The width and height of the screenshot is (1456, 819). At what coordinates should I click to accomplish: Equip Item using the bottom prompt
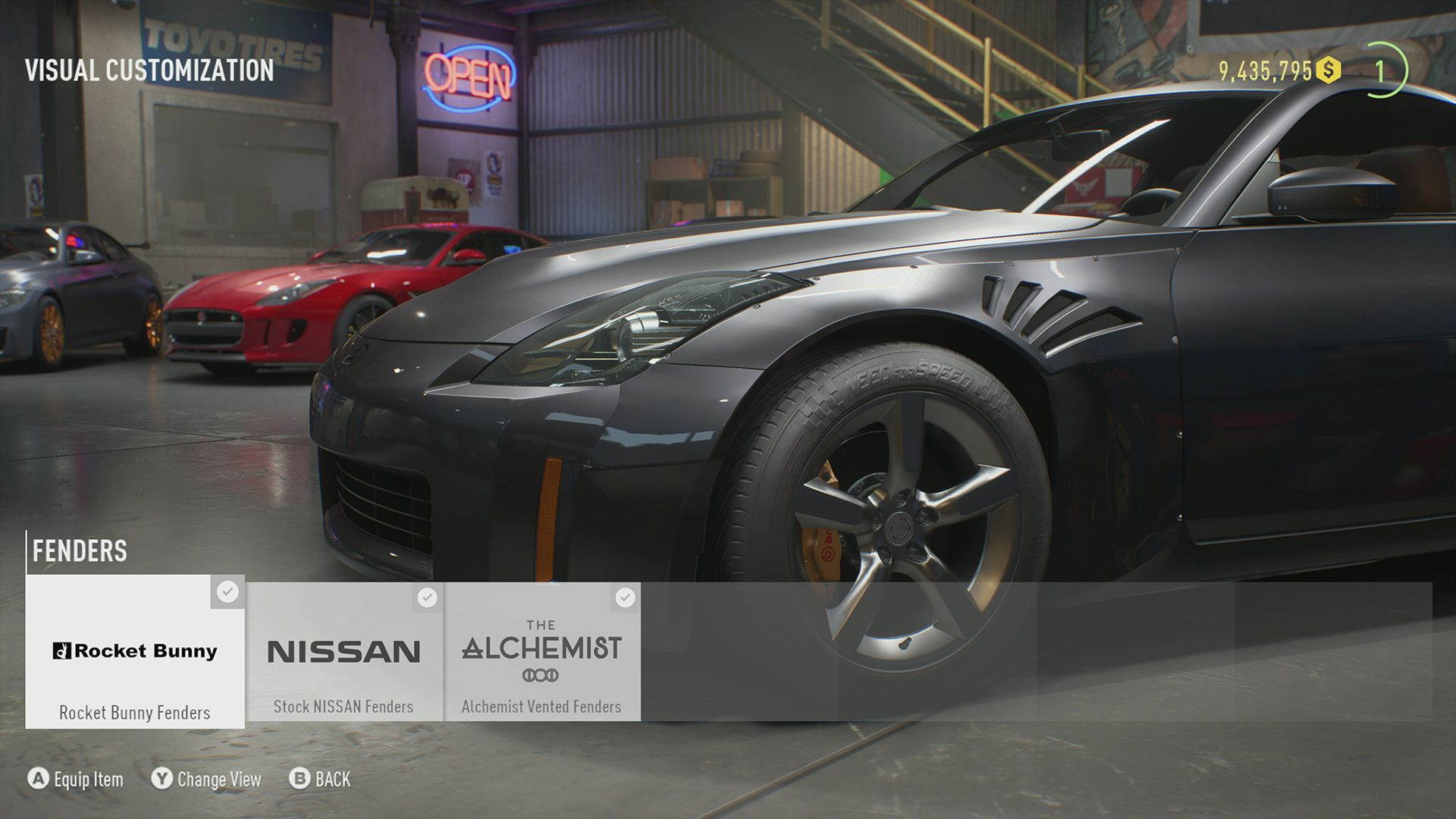[x=83, y=779]
